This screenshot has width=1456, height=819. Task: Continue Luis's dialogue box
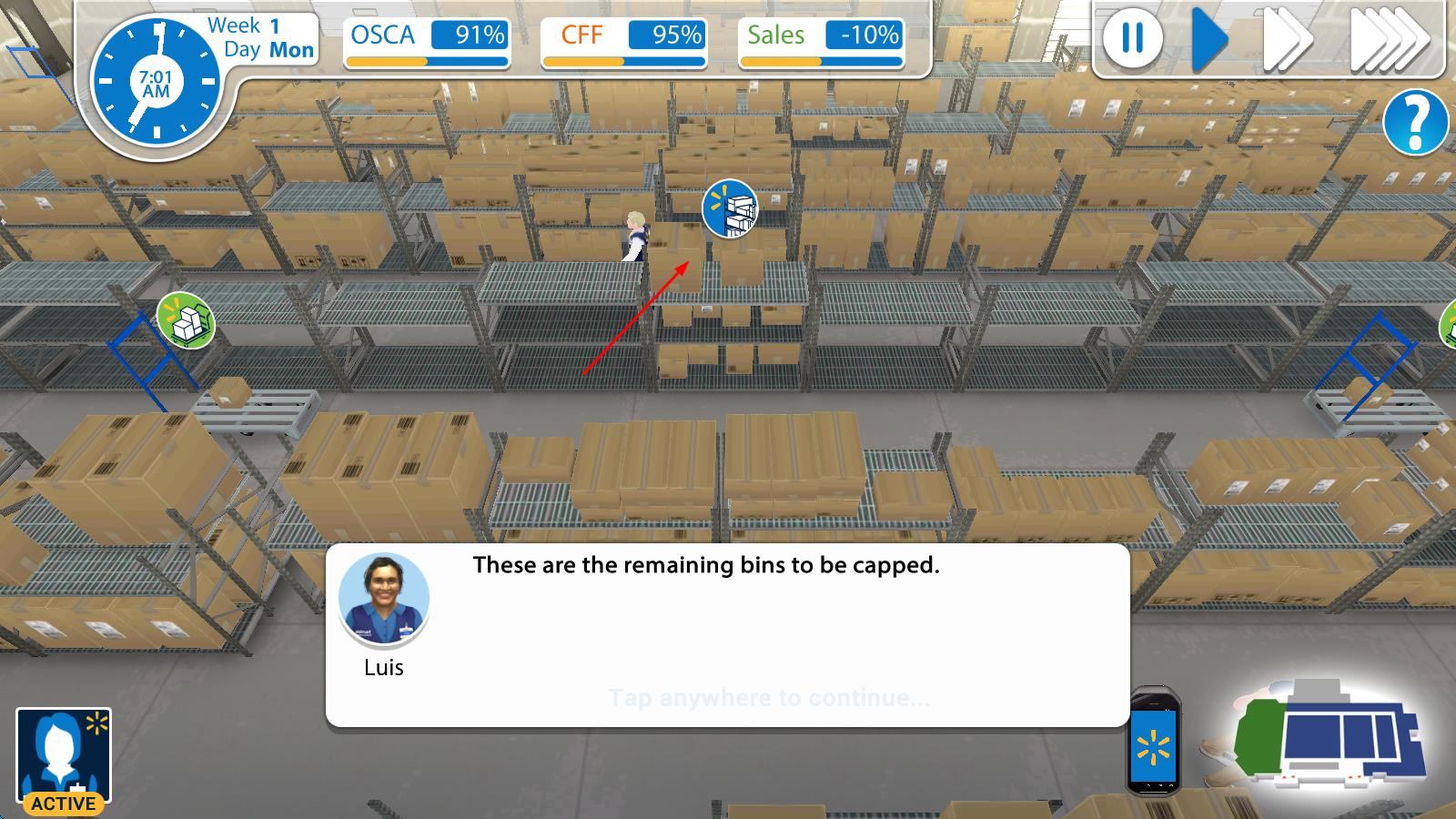768,698
